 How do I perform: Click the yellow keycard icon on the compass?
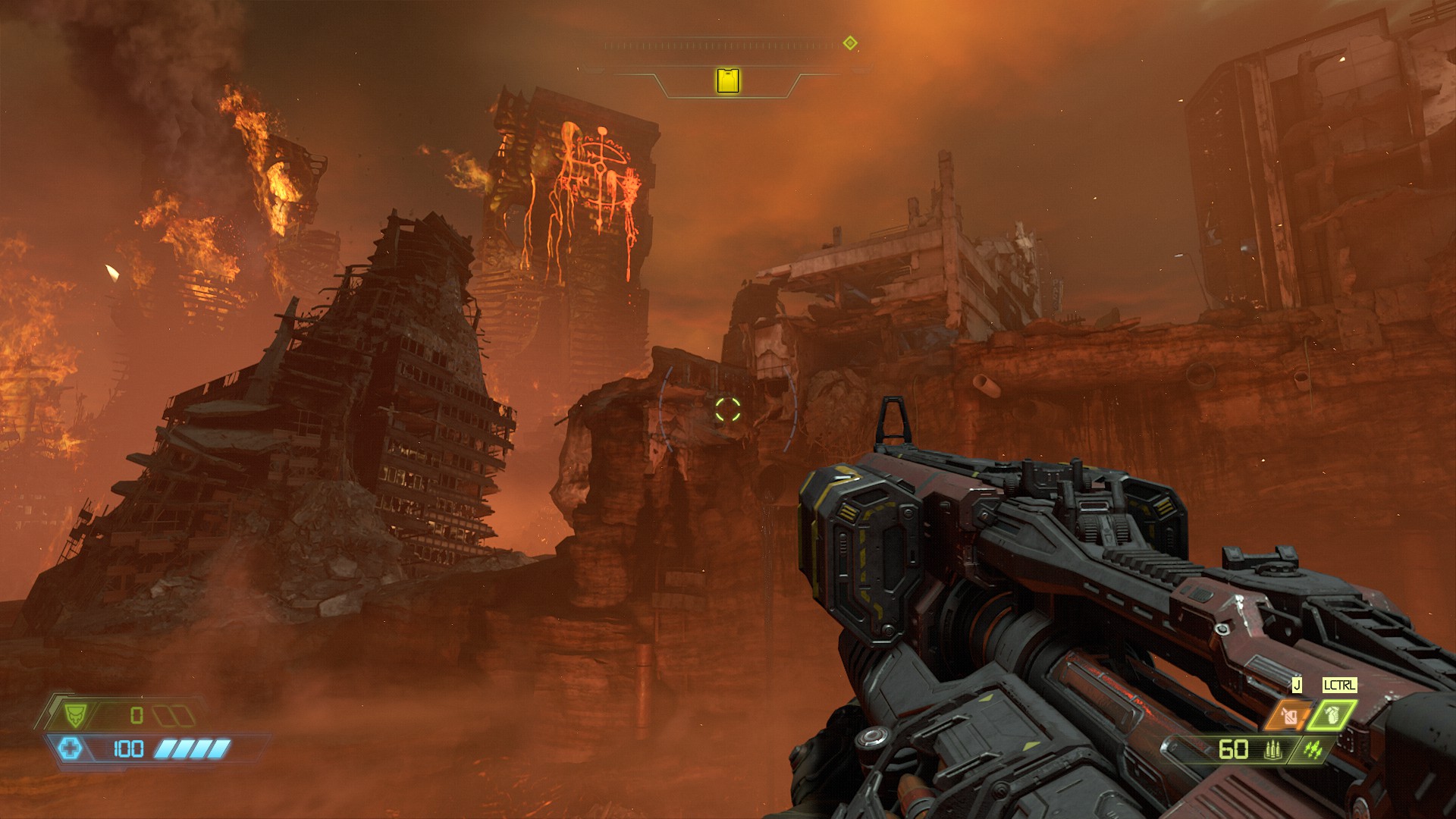(x=728, y=80)
